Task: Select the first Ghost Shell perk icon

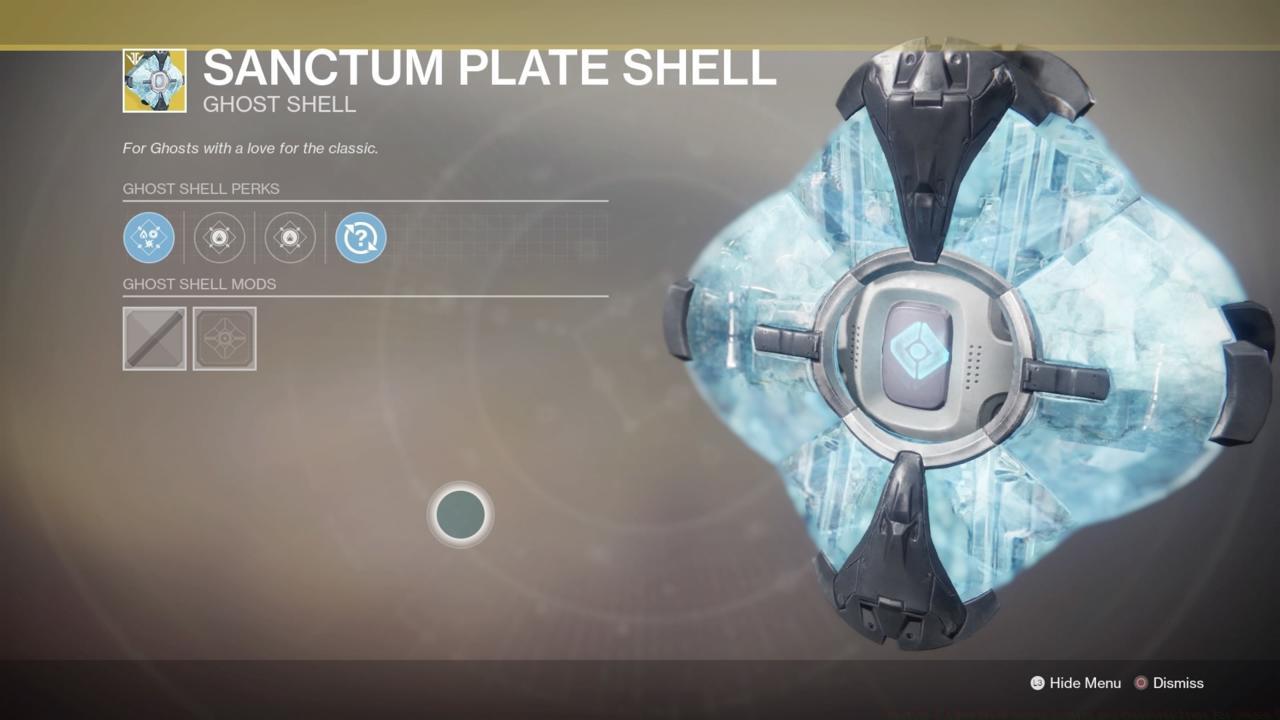Action: [x=148, y=238]
